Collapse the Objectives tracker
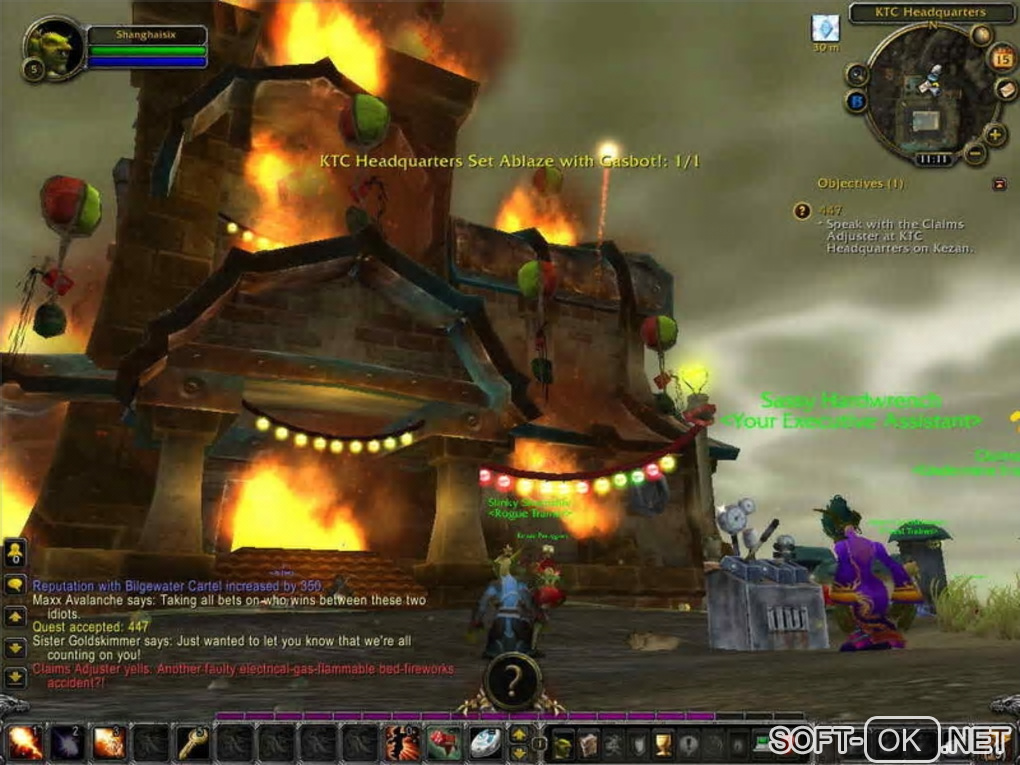 (999, 184)
